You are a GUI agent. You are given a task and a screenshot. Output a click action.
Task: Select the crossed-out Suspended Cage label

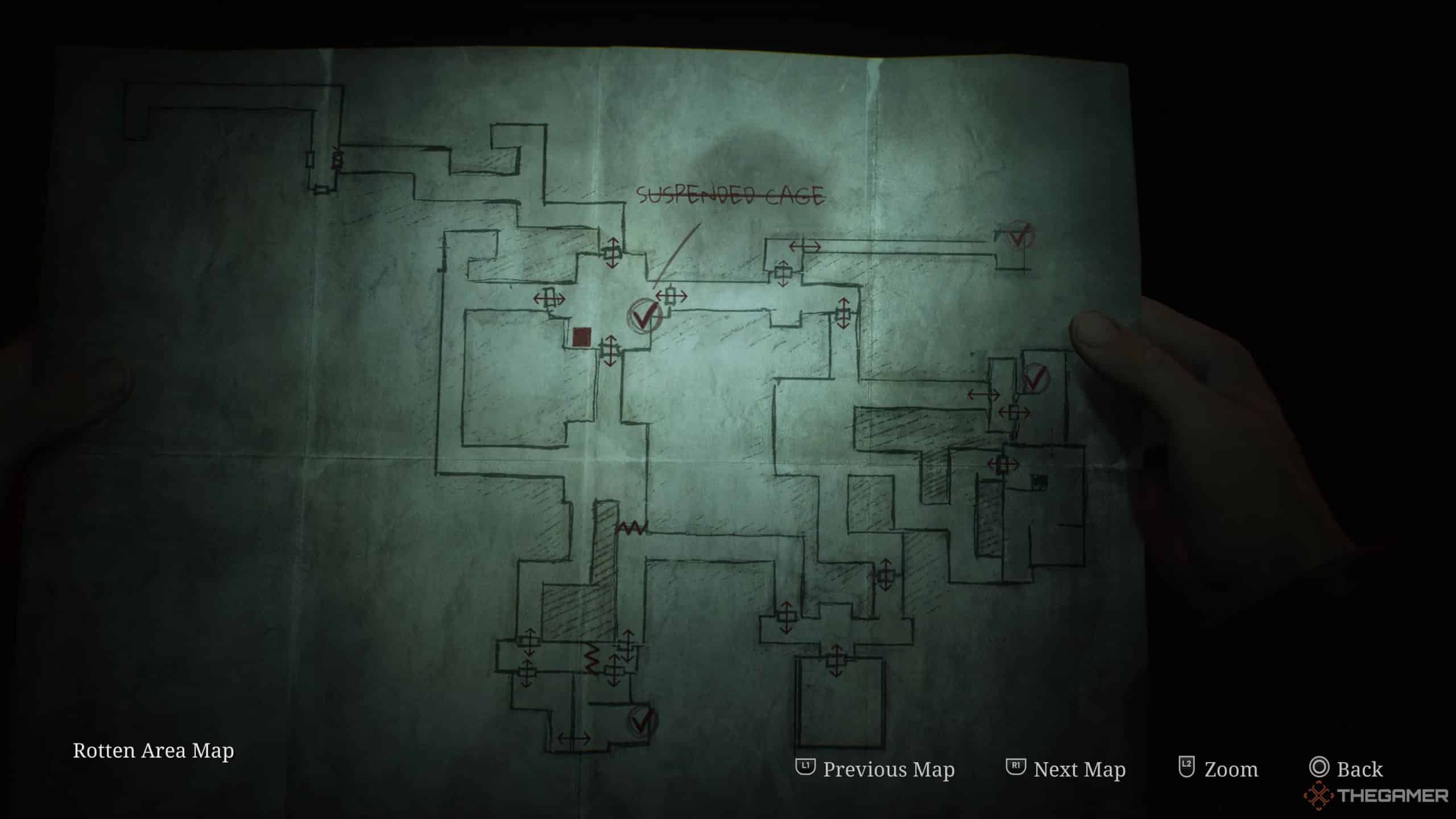[730, 196]
